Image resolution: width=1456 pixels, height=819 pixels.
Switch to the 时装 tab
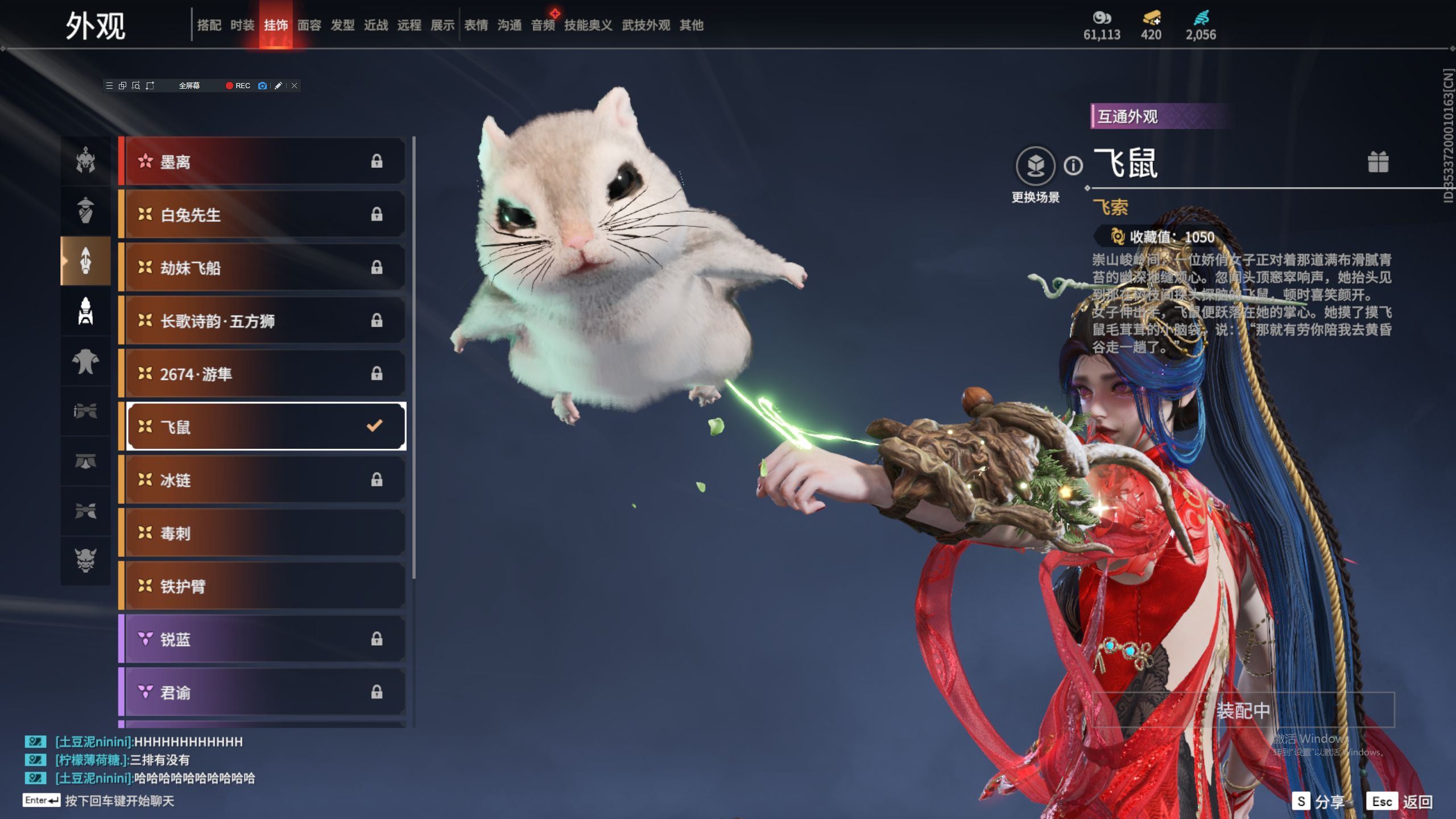[242, 25]
